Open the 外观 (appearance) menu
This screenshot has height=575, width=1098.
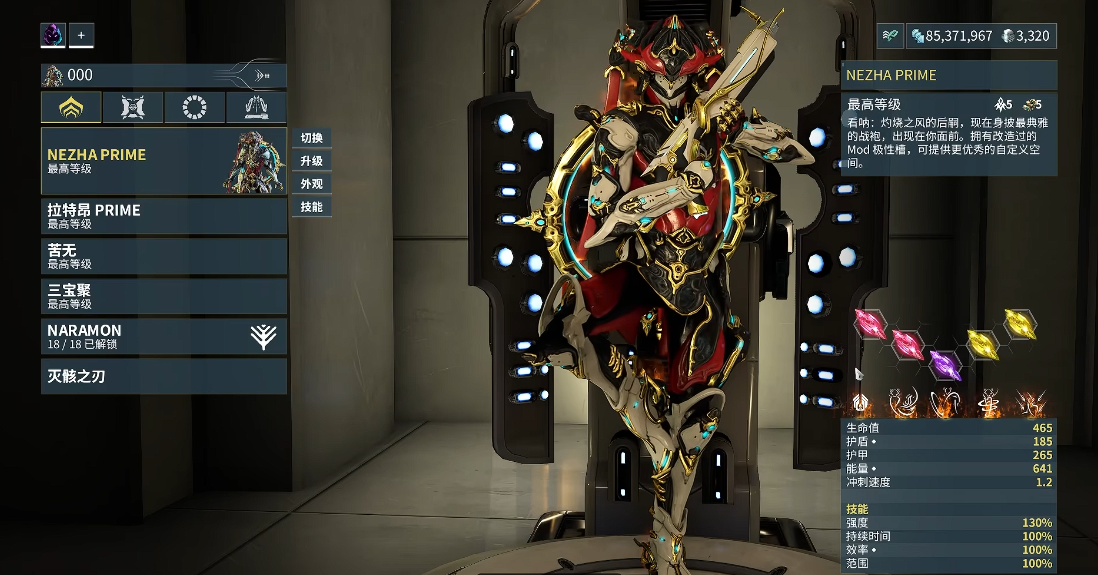[x=311, y=184]
